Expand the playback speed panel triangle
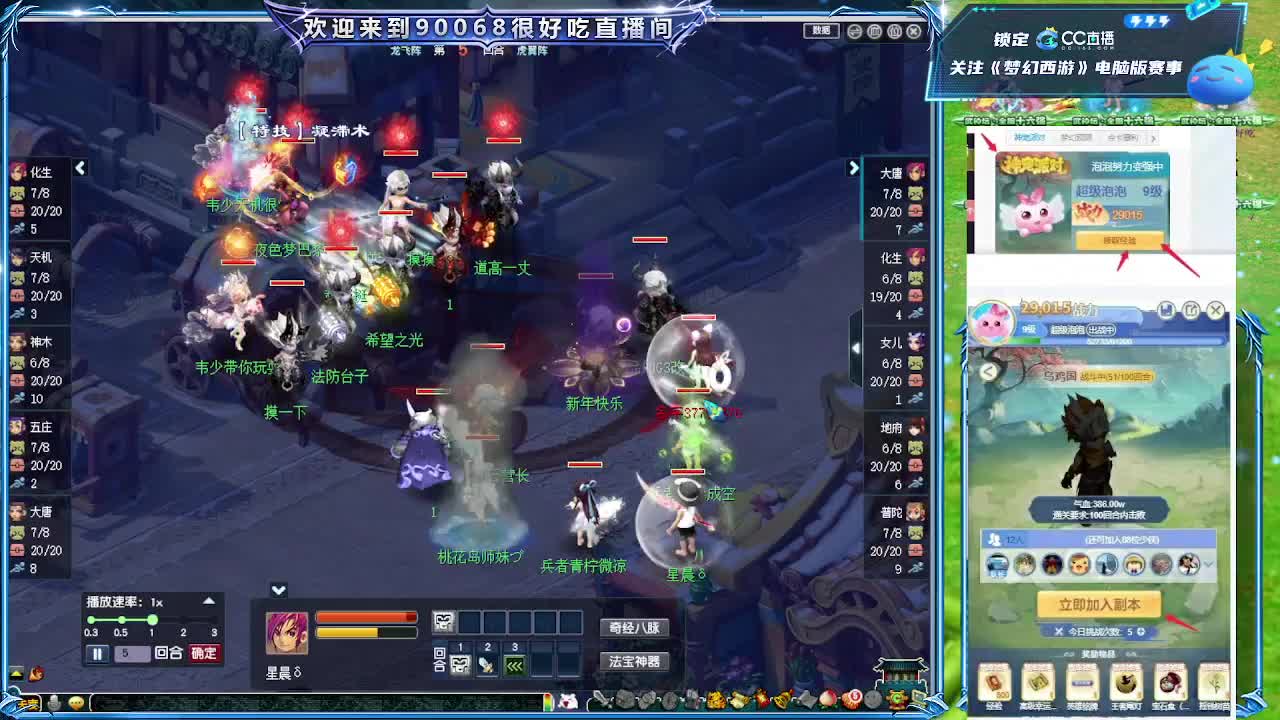Viewport: 1280px width, 720px height. click(207, 601)
